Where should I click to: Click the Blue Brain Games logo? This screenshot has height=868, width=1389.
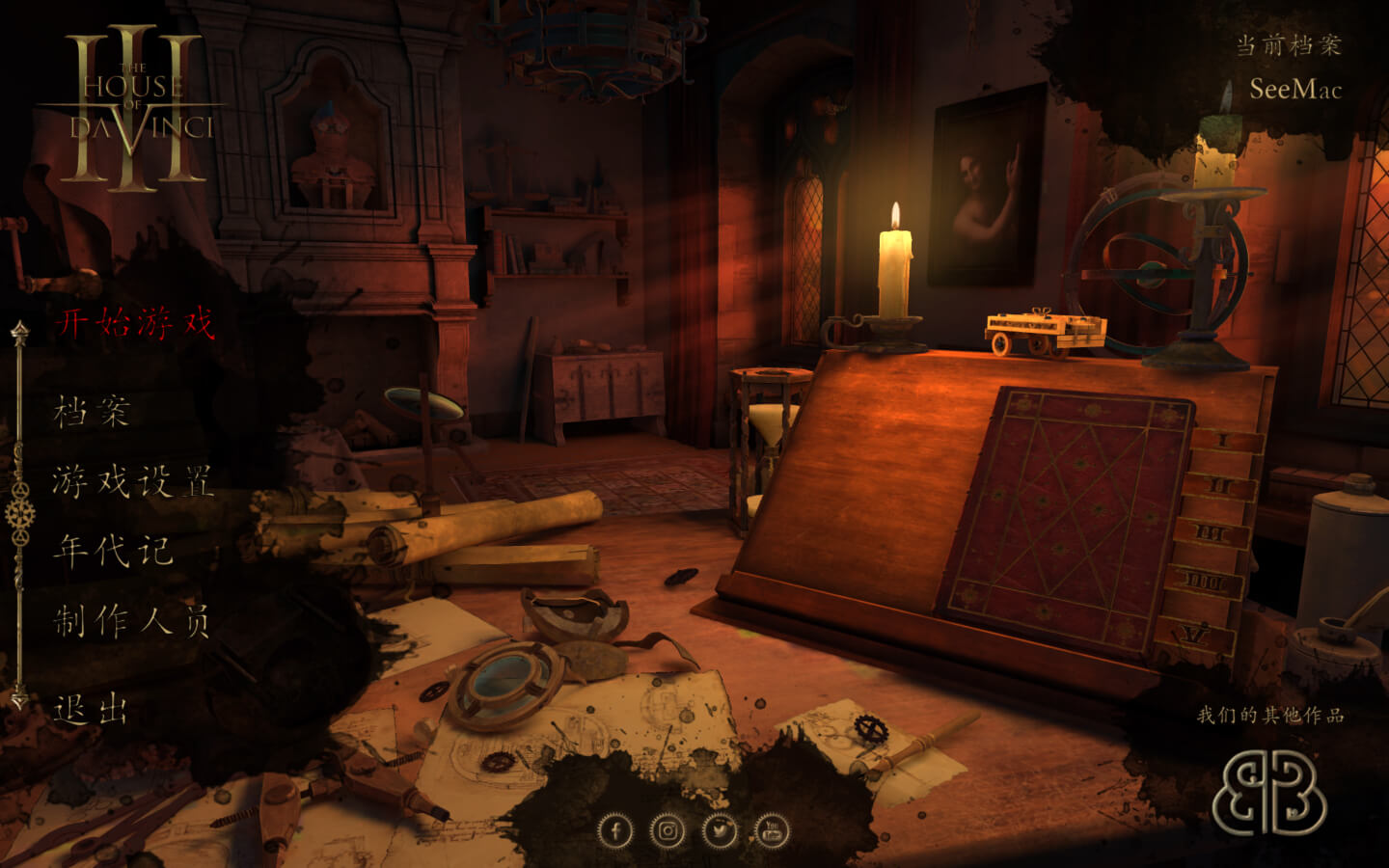coord(1268,793)
